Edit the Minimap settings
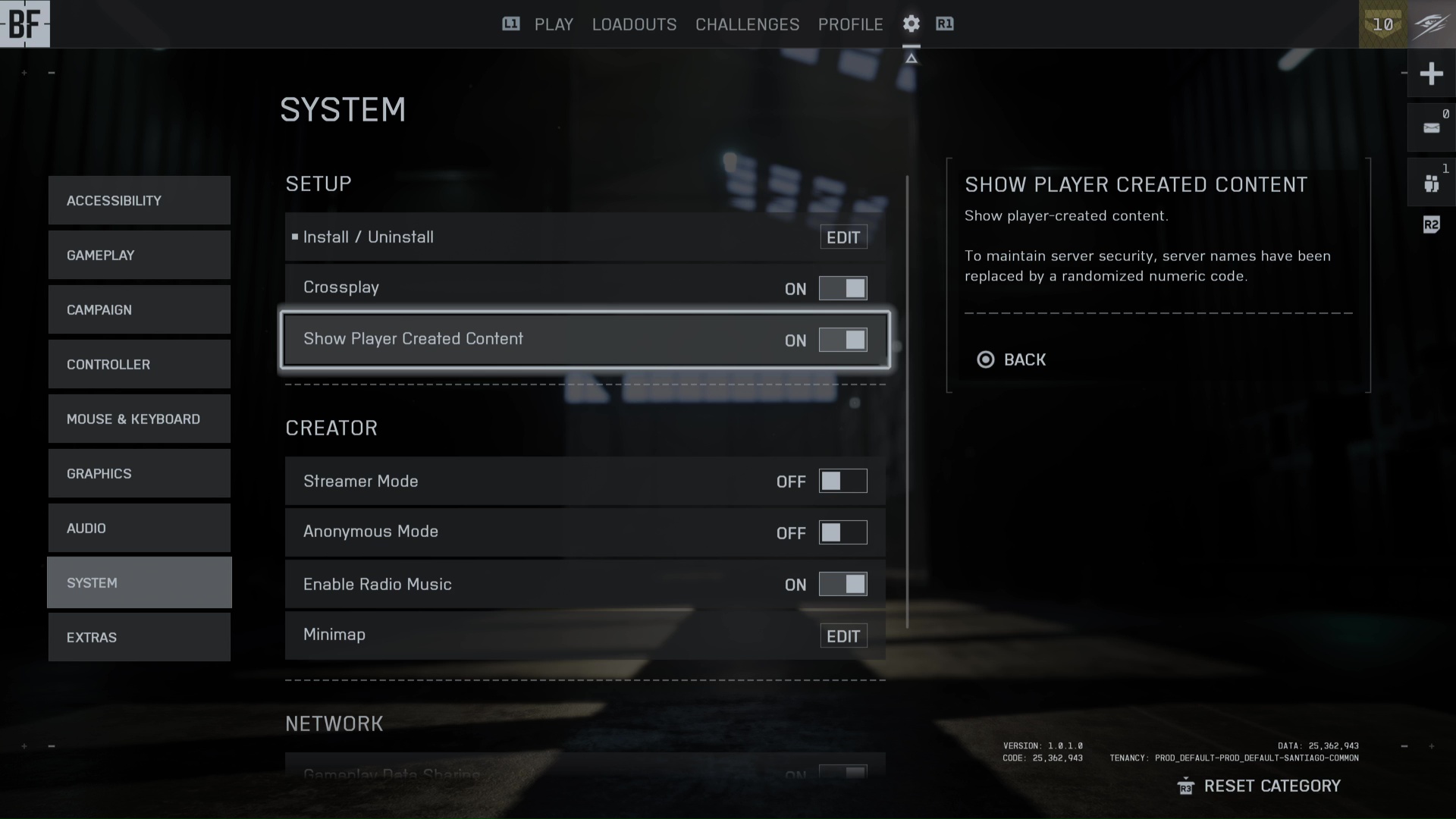The image size is (1456, 819). click(843, 636)
